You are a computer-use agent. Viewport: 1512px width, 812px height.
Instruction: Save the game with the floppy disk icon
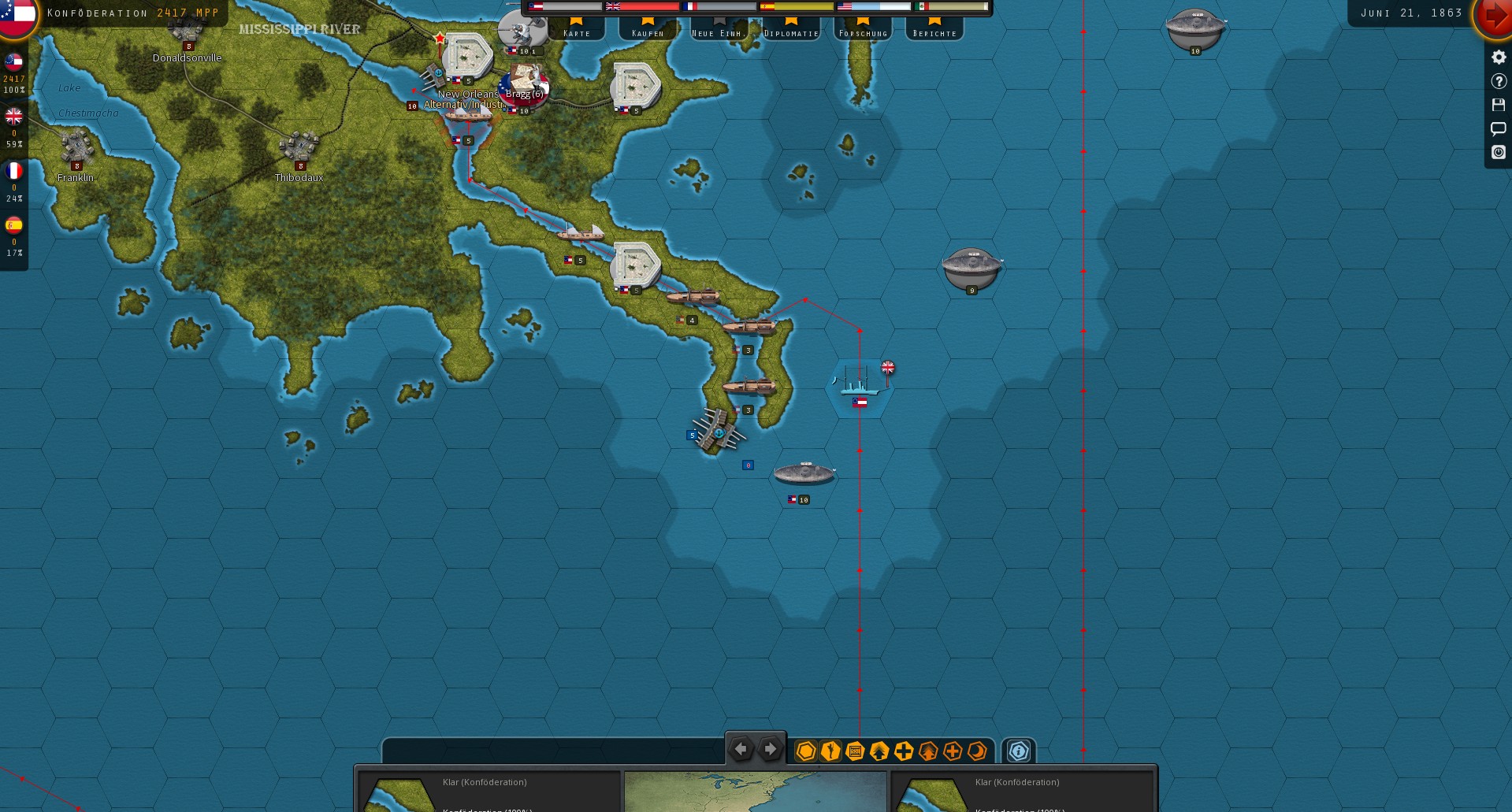[1499, 105]
